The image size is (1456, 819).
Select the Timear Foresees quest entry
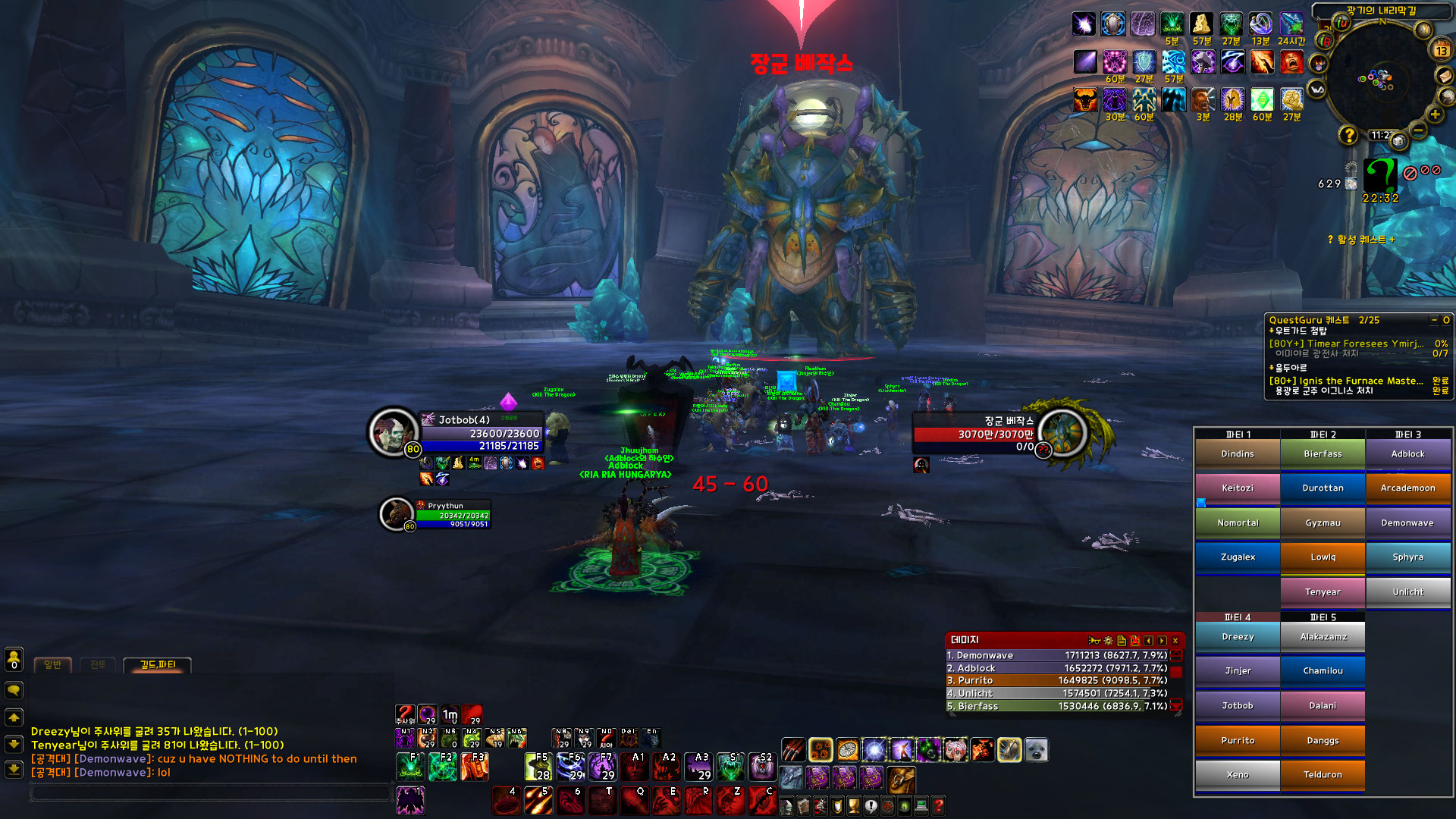click(1346, 344)
